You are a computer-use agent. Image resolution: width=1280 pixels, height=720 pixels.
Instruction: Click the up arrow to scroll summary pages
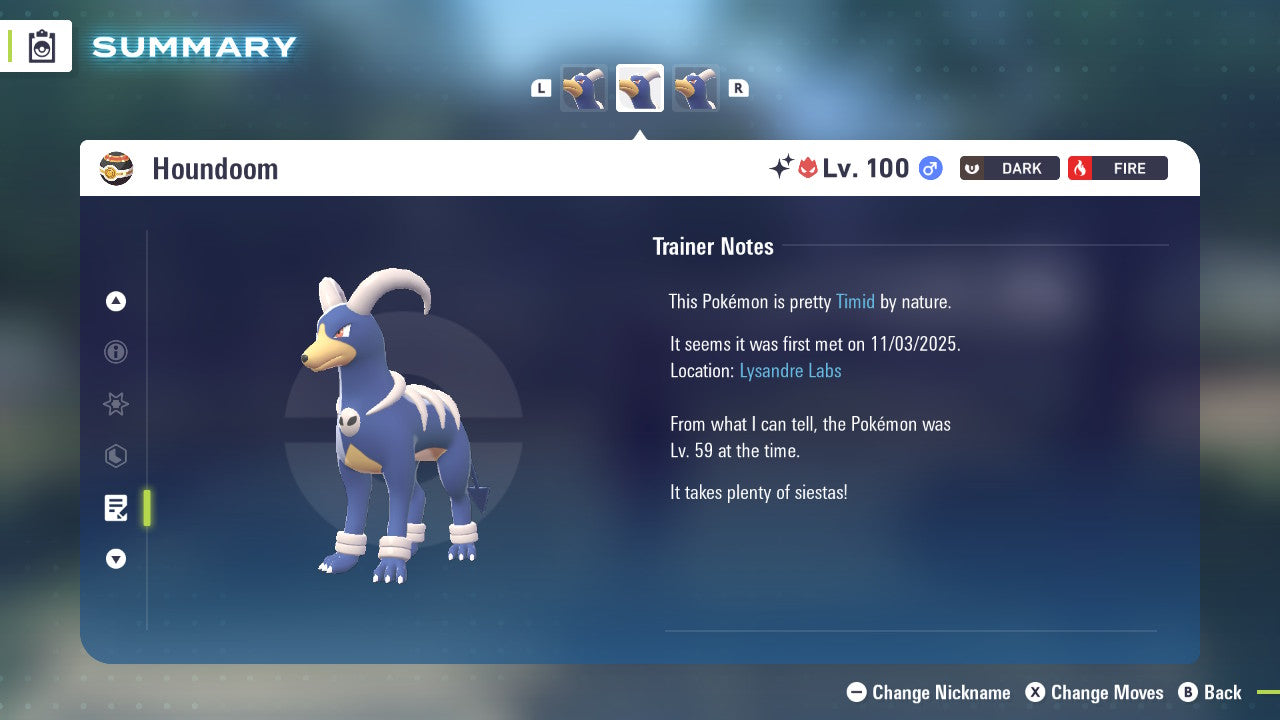coord(115,301)
